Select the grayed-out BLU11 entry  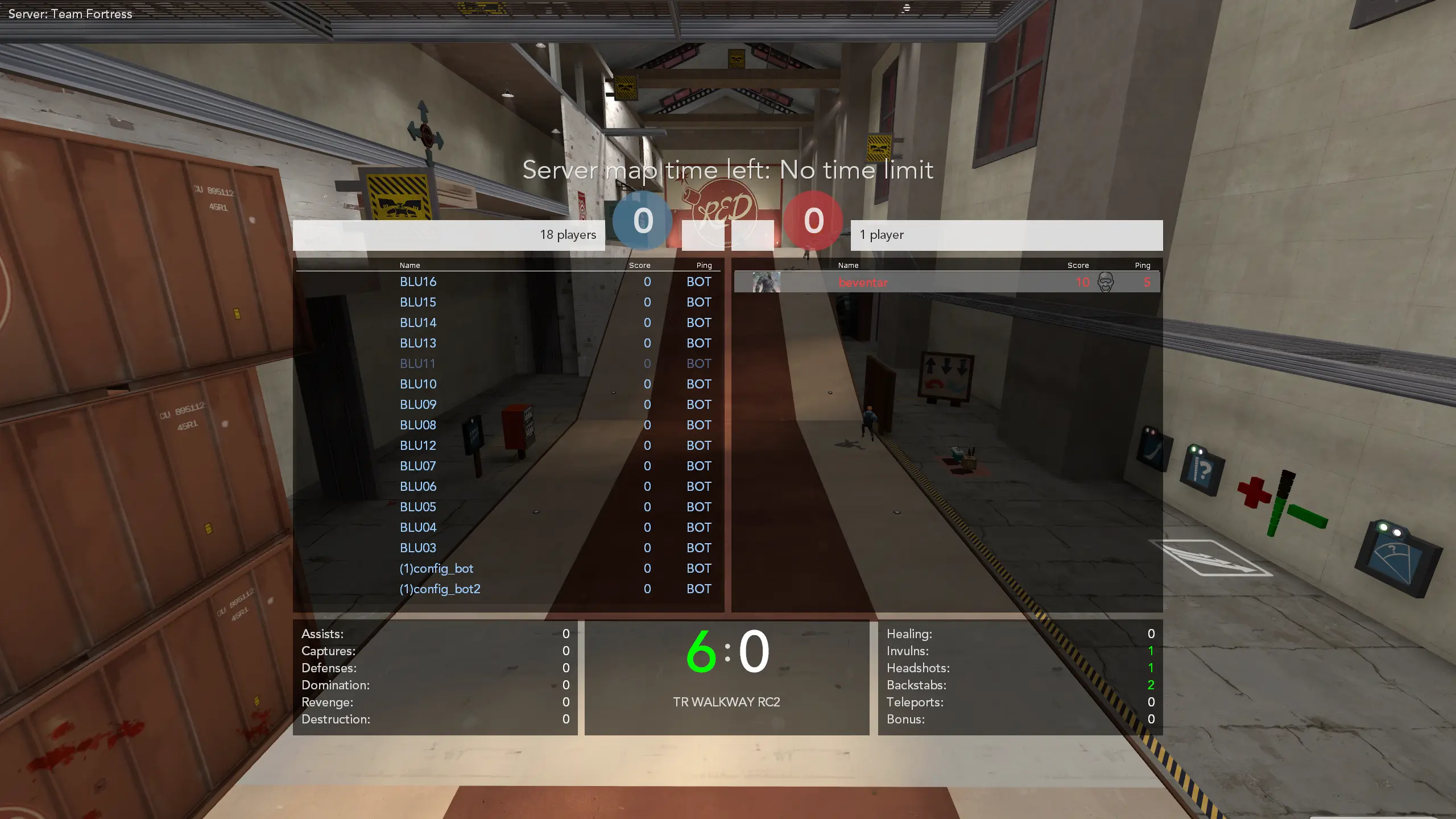click(417, 363)
